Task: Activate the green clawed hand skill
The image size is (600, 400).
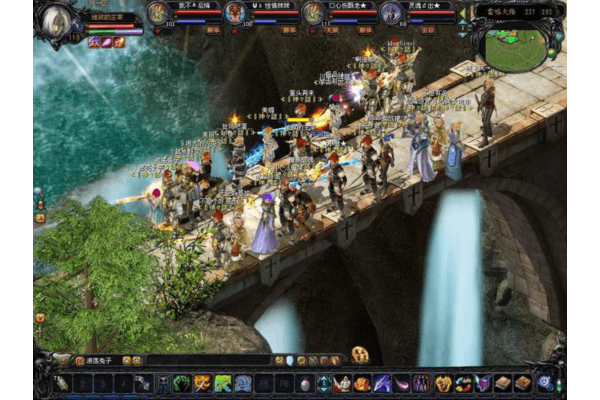Action: pyautogui.click(x=181, y=383)
